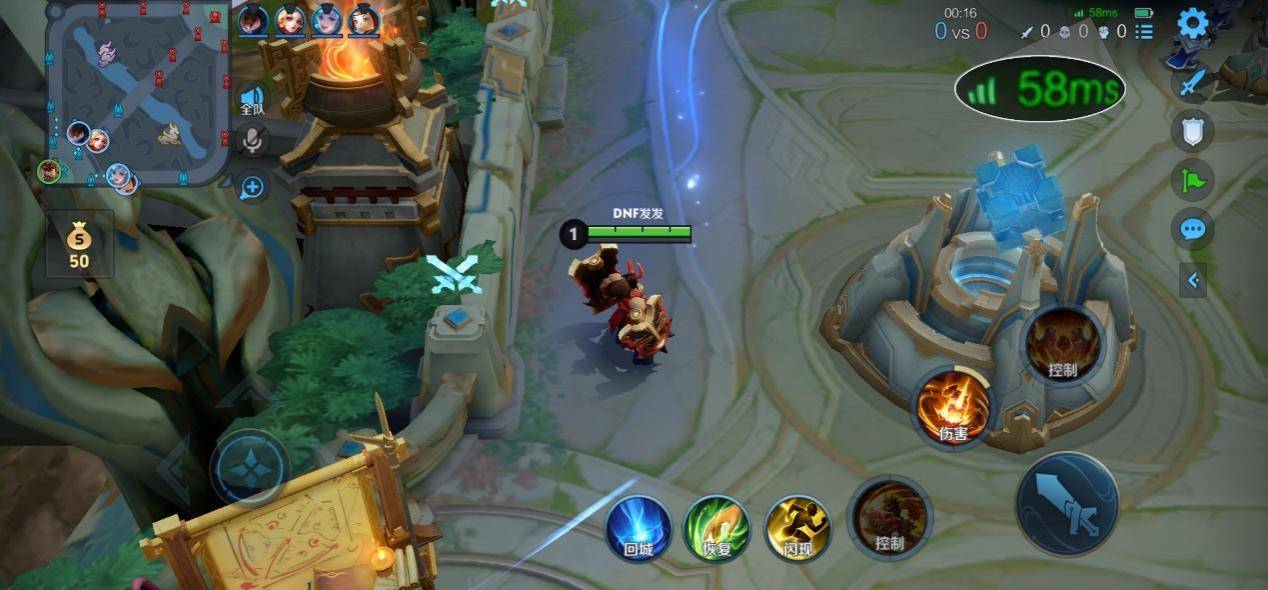Activate the 伤害 fire skill
This screenshot has width=1268, height=590.
click(953, 408)
